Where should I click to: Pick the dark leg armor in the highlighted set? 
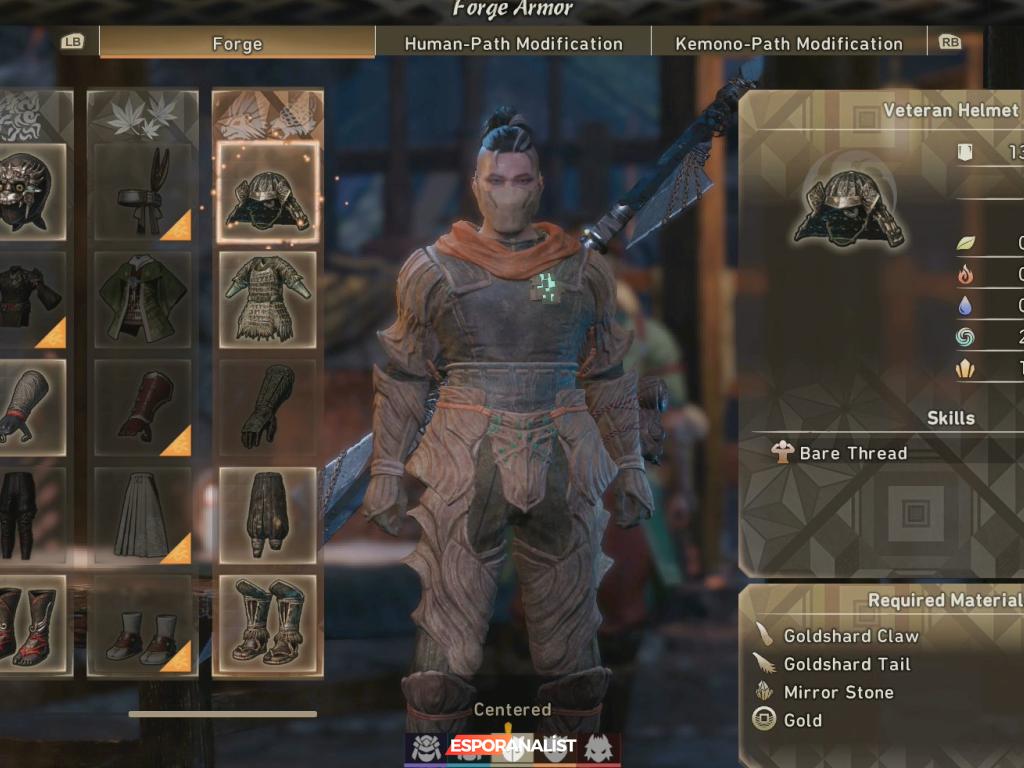[267, 515]
